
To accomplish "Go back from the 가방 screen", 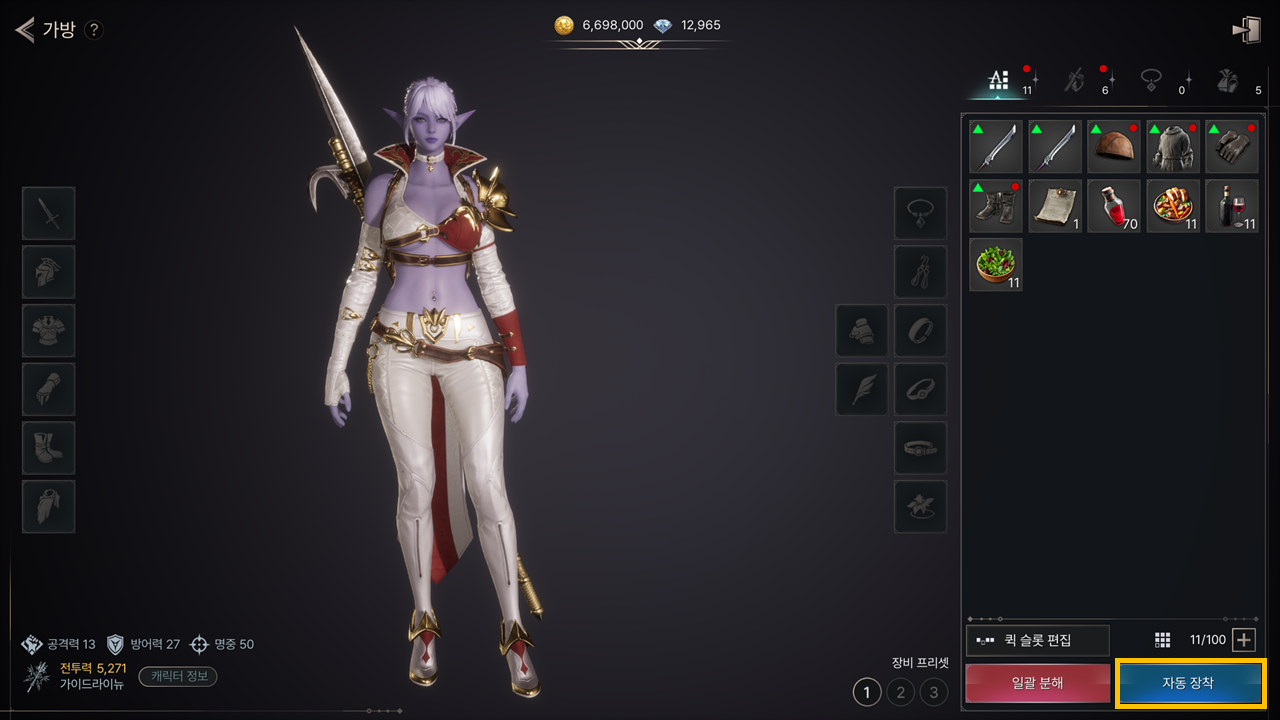I will point(24,29).
